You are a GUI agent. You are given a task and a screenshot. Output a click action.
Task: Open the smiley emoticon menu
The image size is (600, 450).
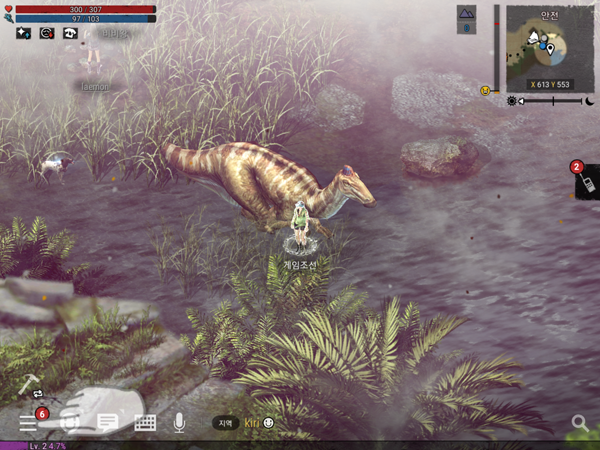(268, 423)
